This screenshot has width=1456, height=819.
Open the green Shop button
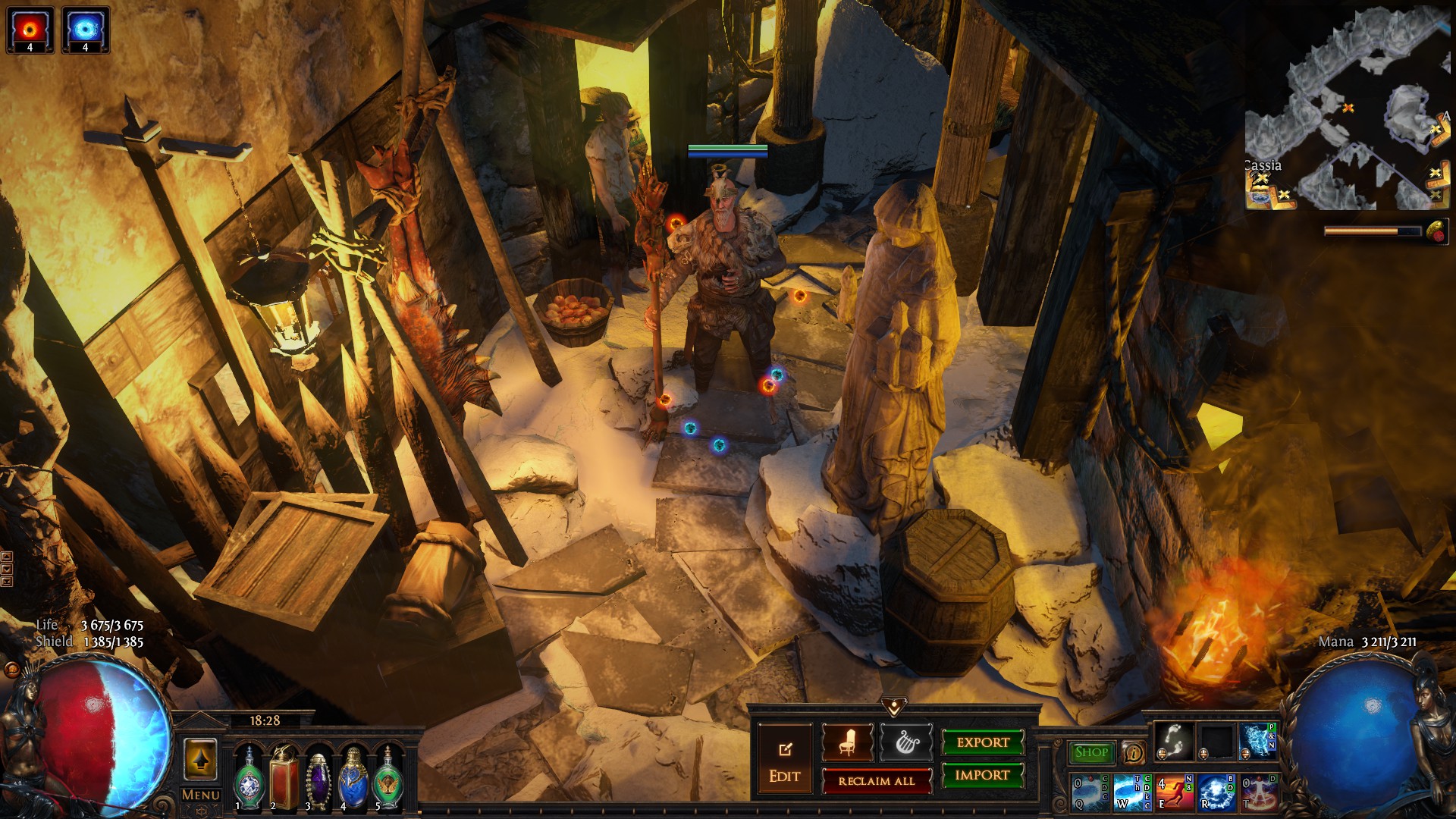[1091, 752]
